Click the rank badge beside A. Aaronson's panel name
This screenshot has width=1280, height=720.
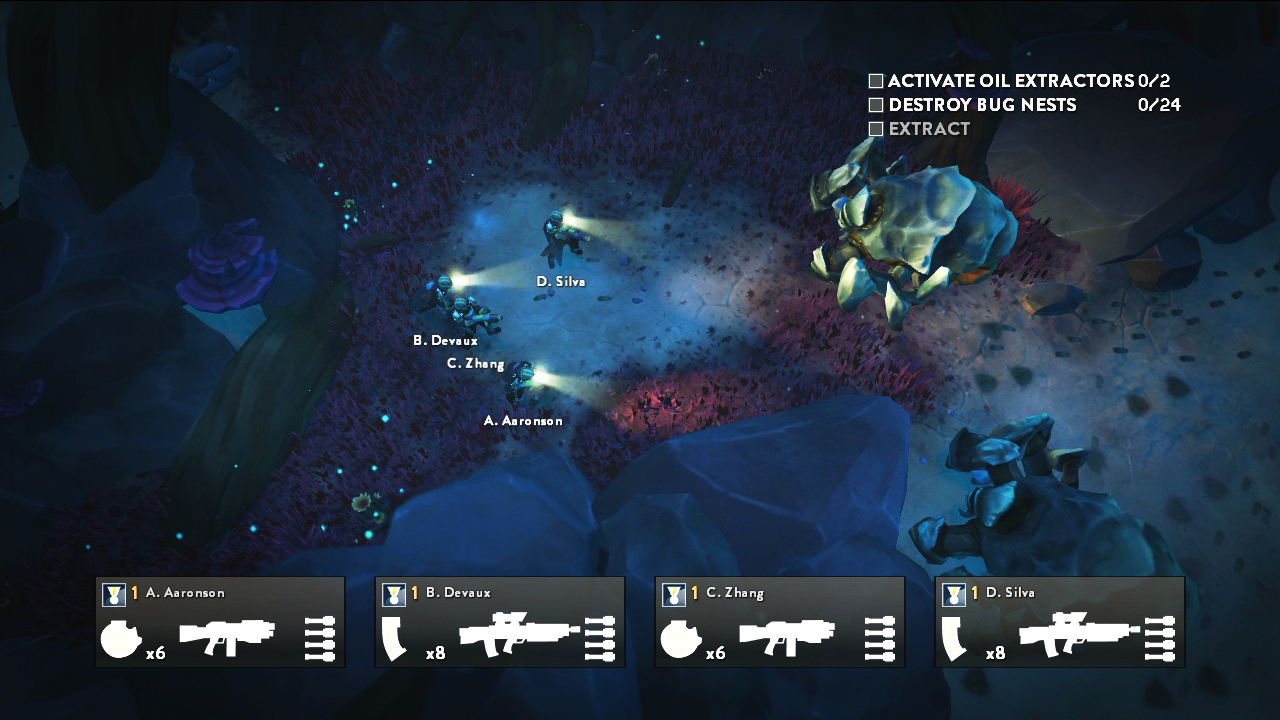click(x=113, y=594)
